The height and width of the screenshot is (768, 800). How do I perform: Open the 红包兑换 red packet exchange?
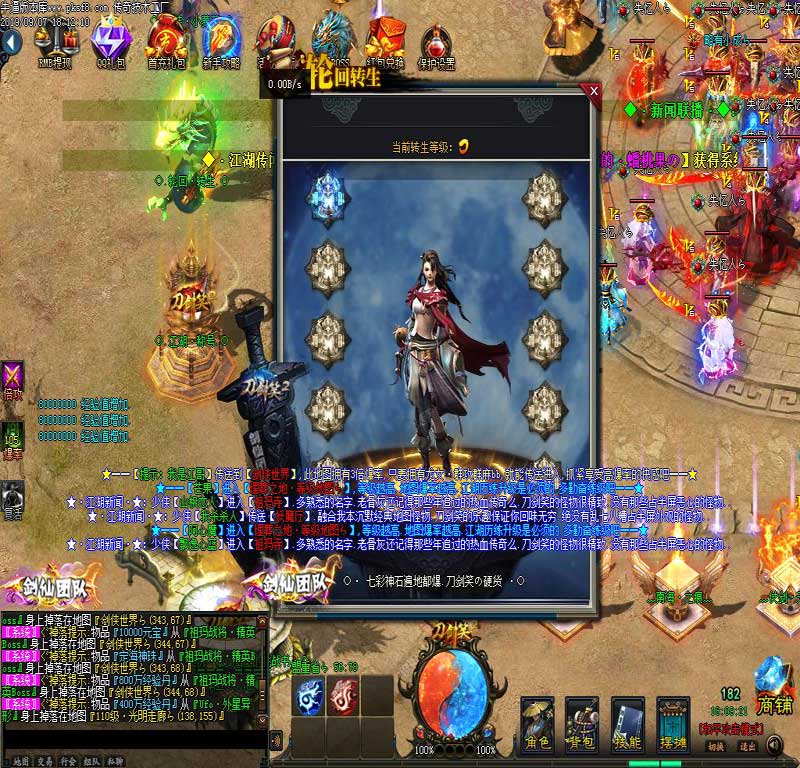click(387, 40)
